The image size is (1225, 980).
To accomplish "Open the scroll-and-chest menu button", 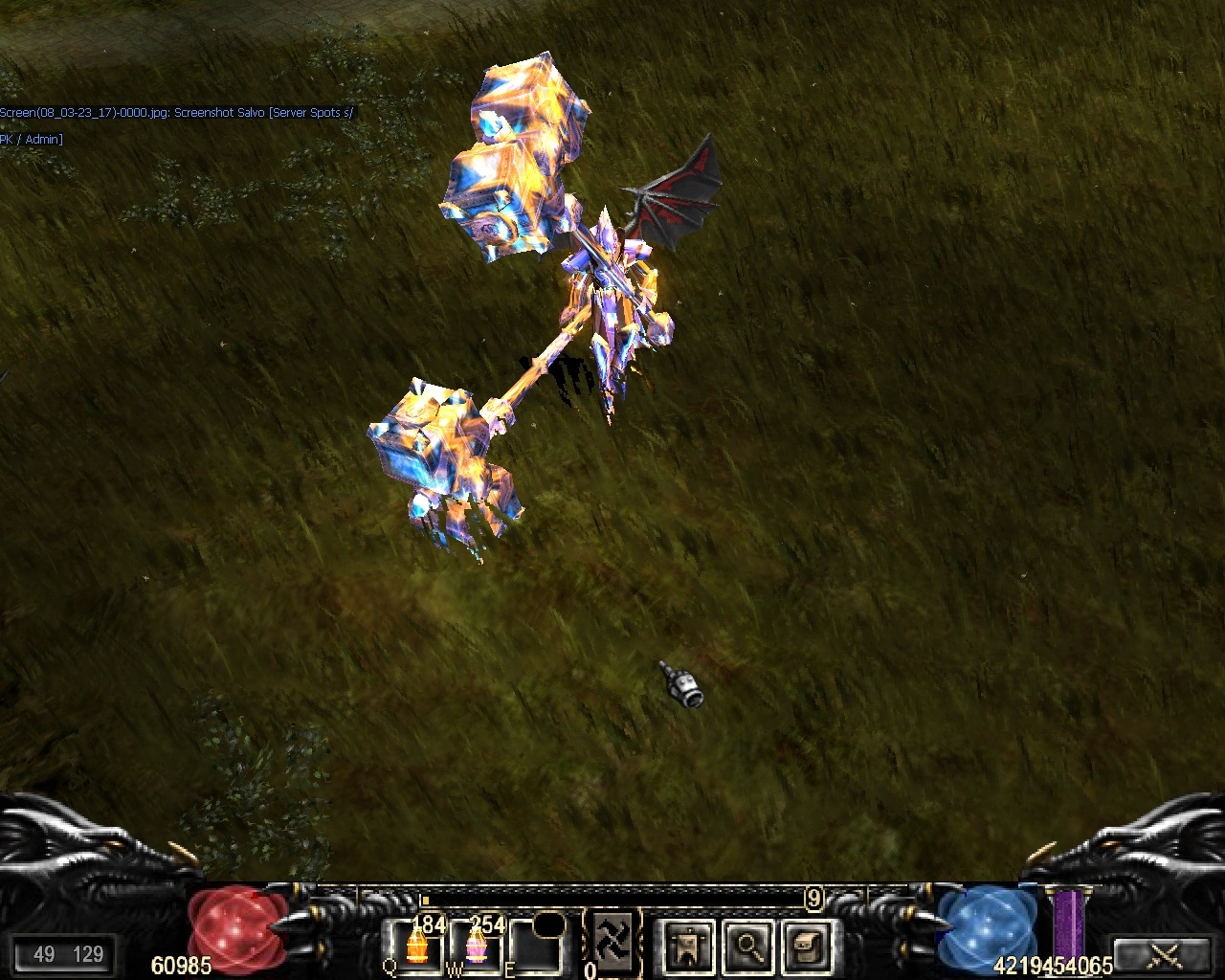I will point(807,947).
